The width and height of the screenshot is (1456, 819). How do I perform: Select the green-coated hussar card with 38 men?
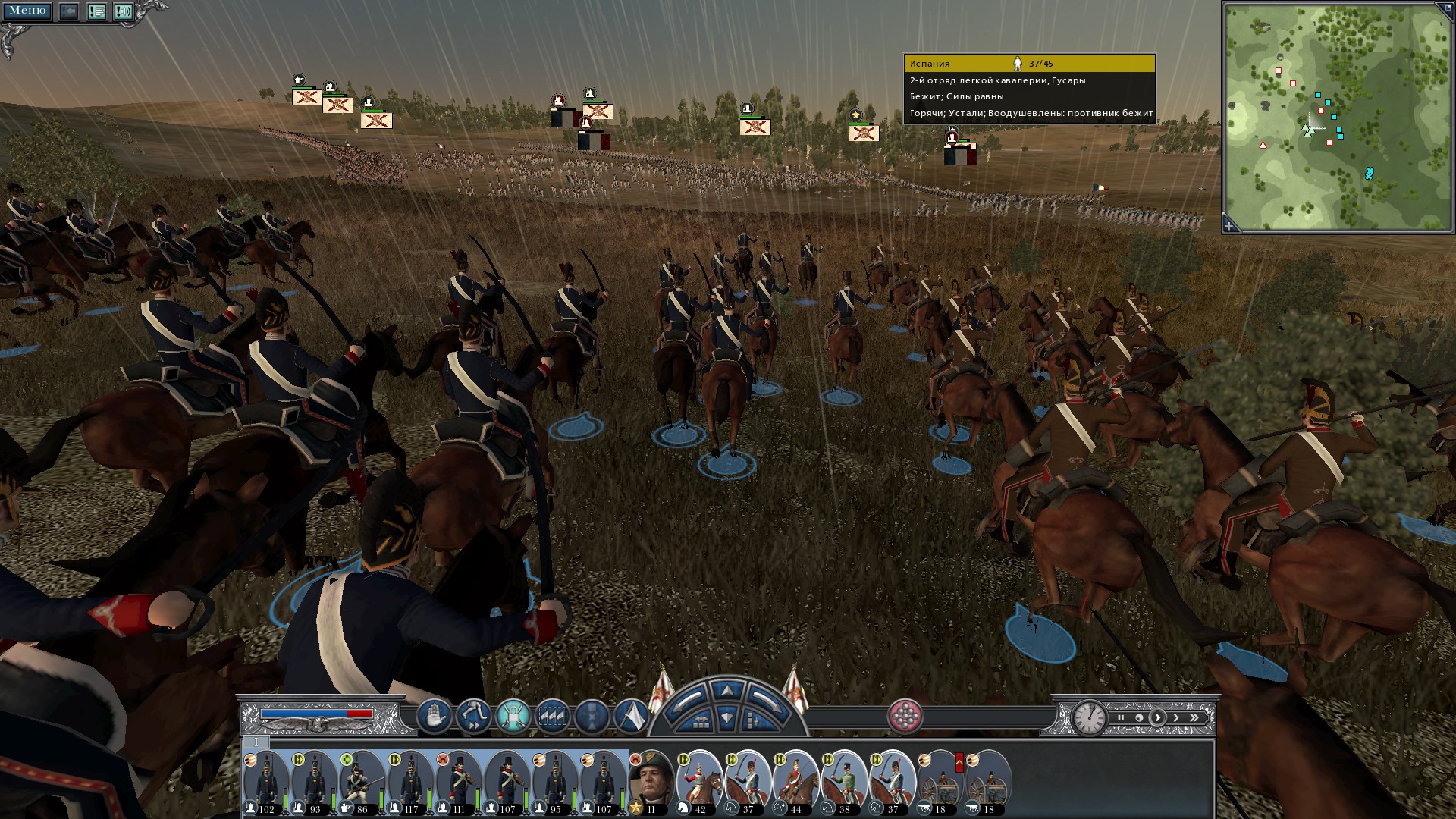(x=844, y=781)
